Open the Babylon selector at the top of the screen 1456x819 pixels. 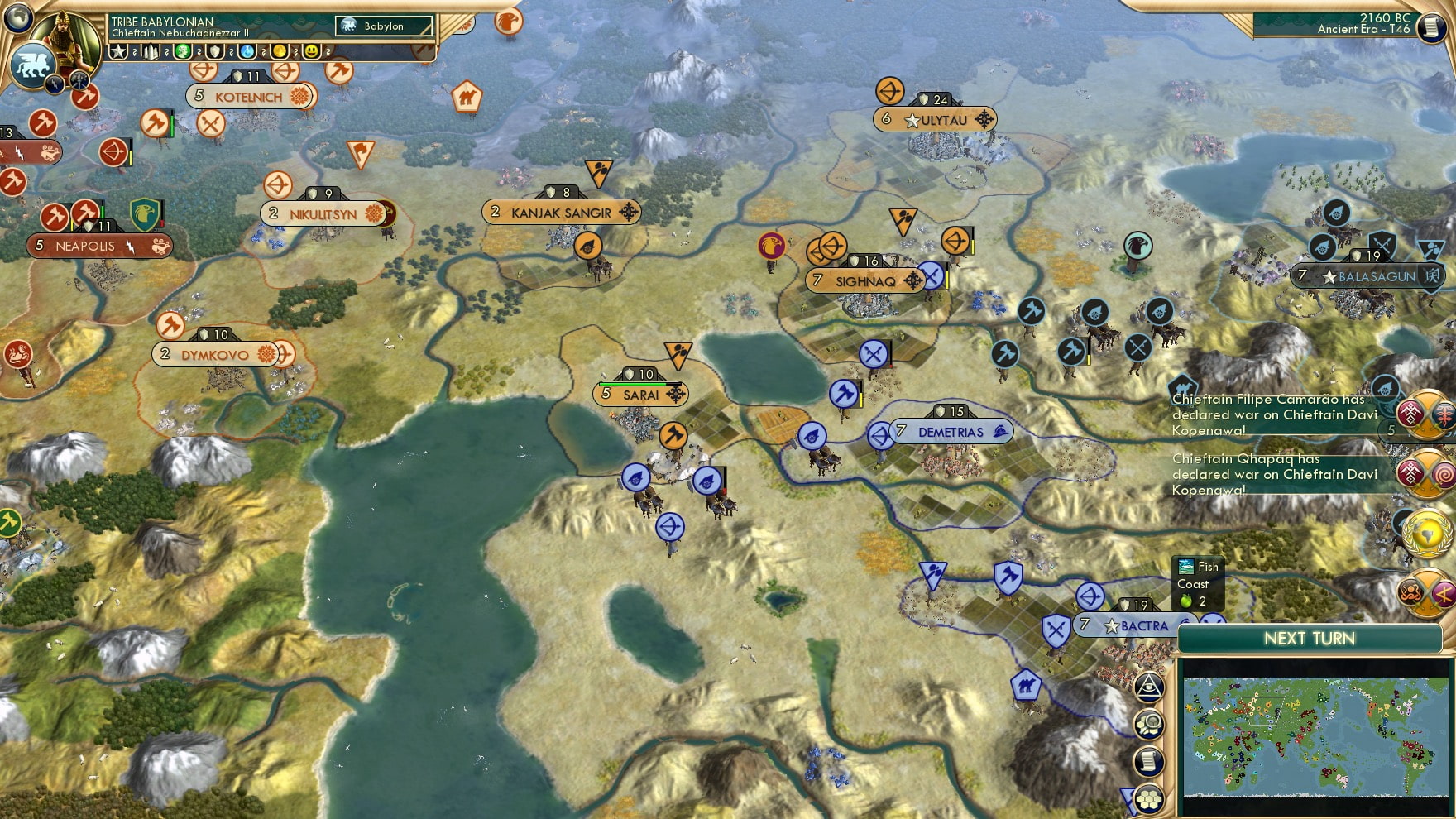[383, 26]
